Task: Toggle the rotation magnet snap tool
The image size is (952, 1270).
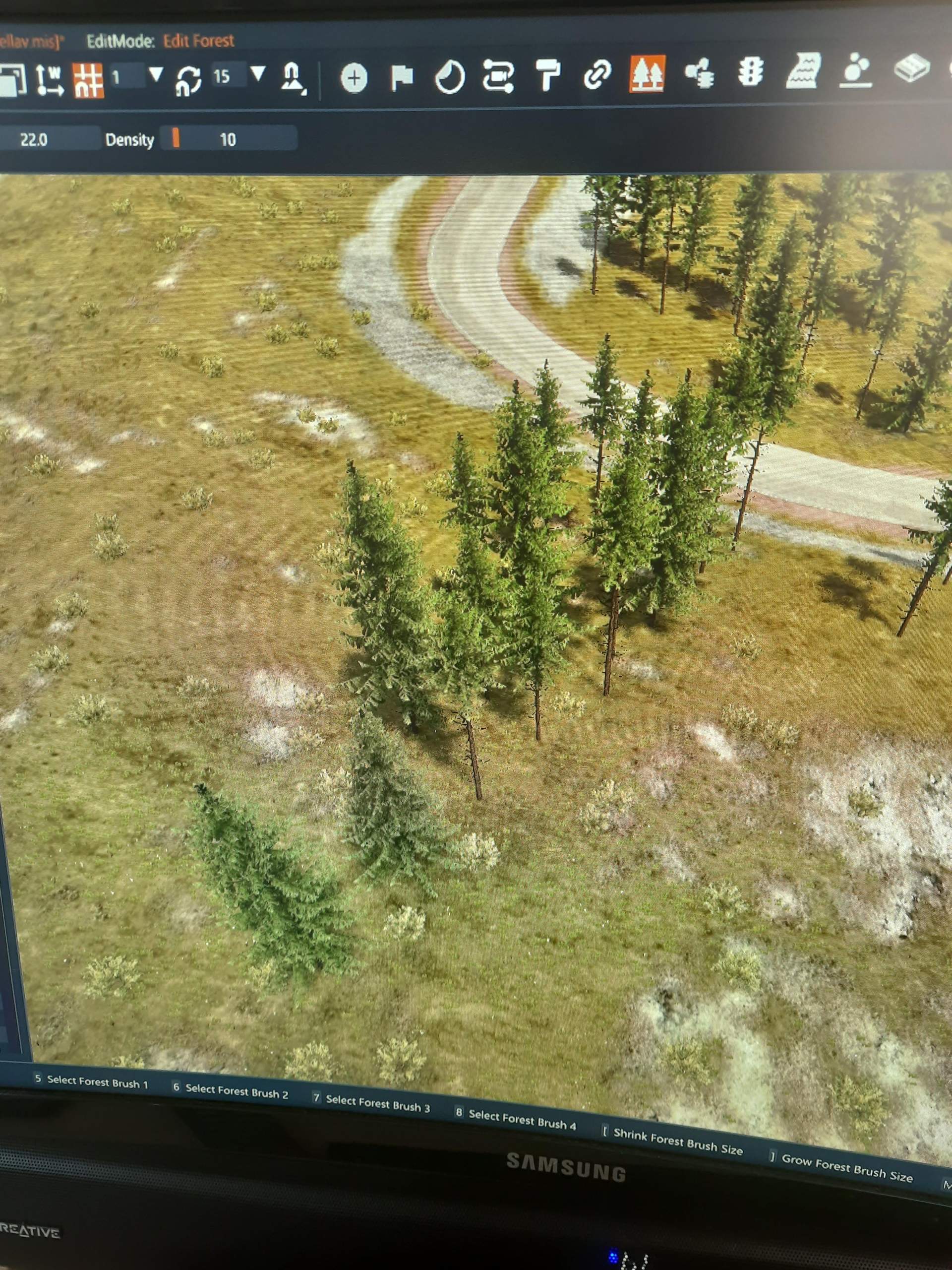Action: tap(189, 80)
